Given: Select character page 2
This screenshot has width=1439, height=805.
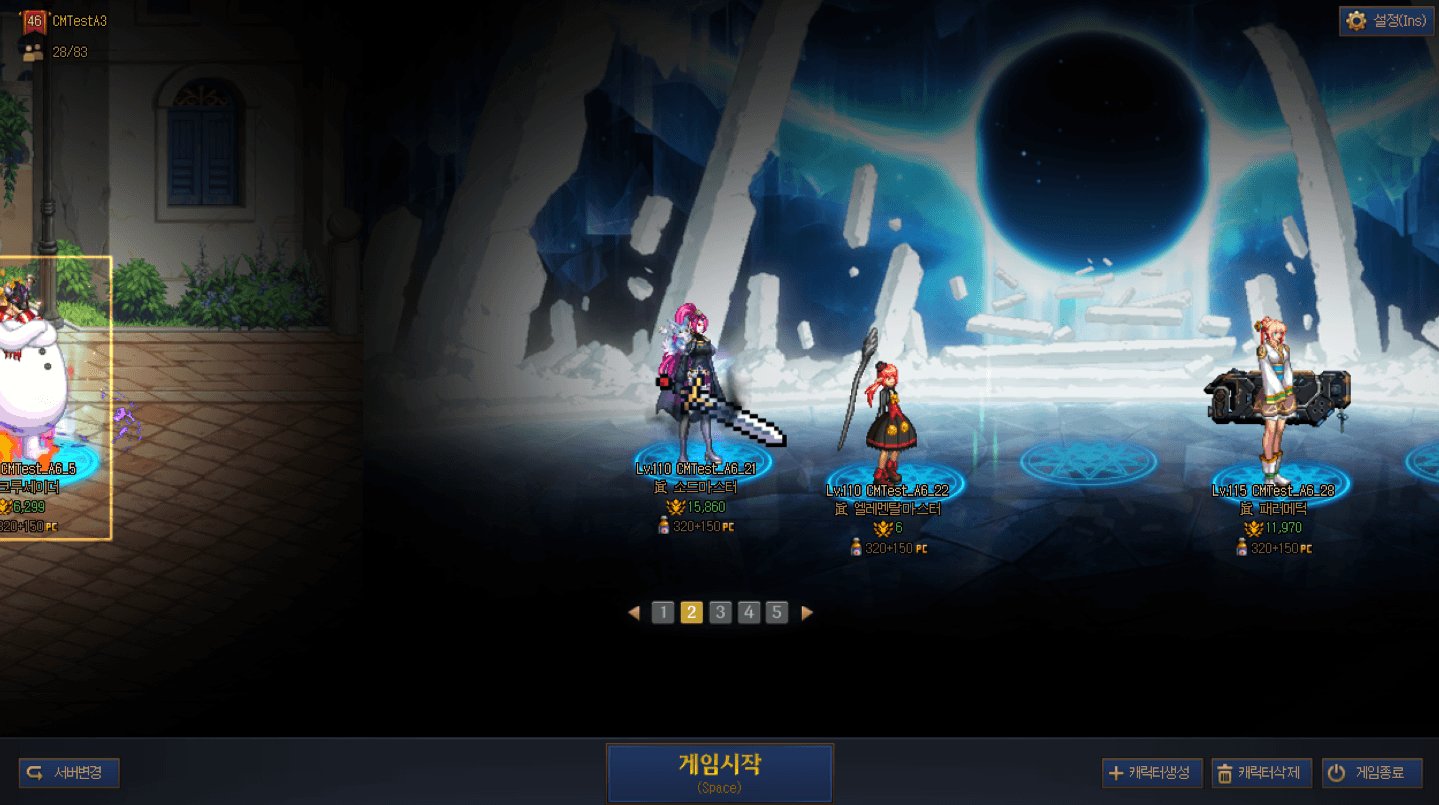Looking at the screenshot, I should [691, 612].
